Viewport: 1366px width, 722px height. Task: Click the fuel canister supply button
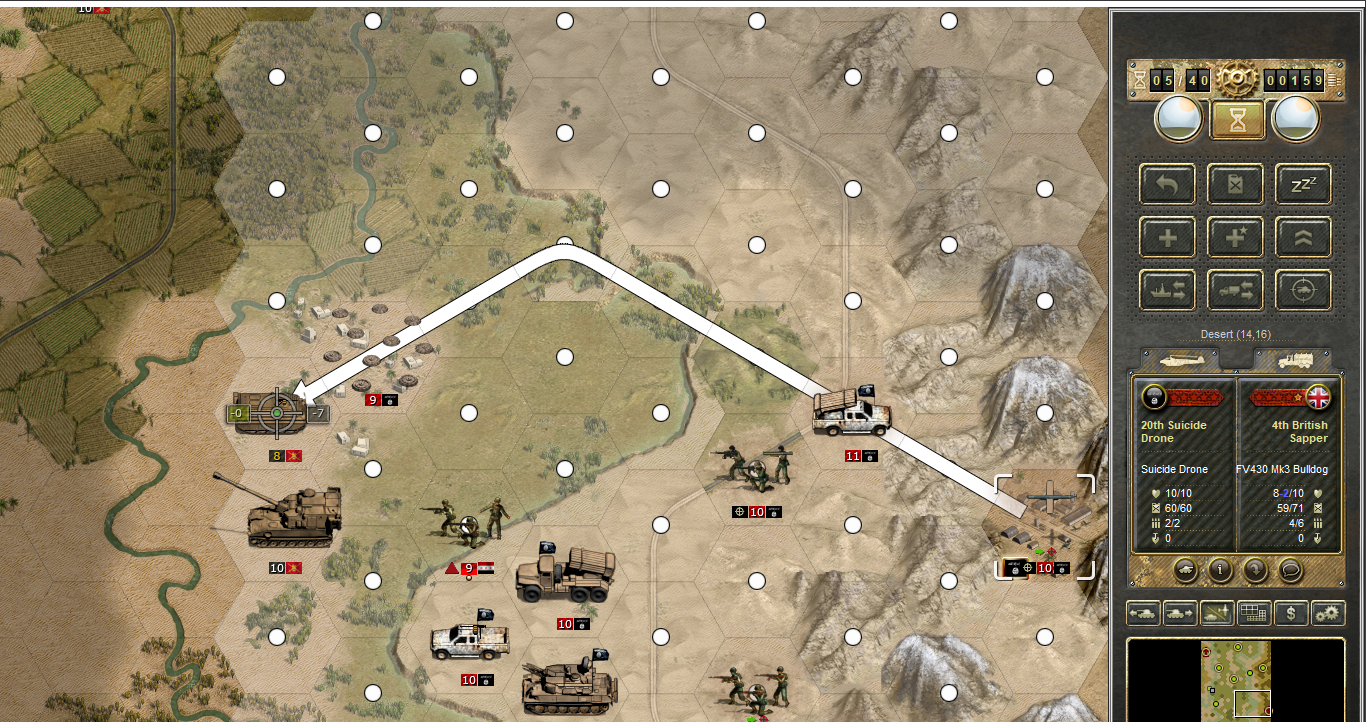coord(1235,184)
